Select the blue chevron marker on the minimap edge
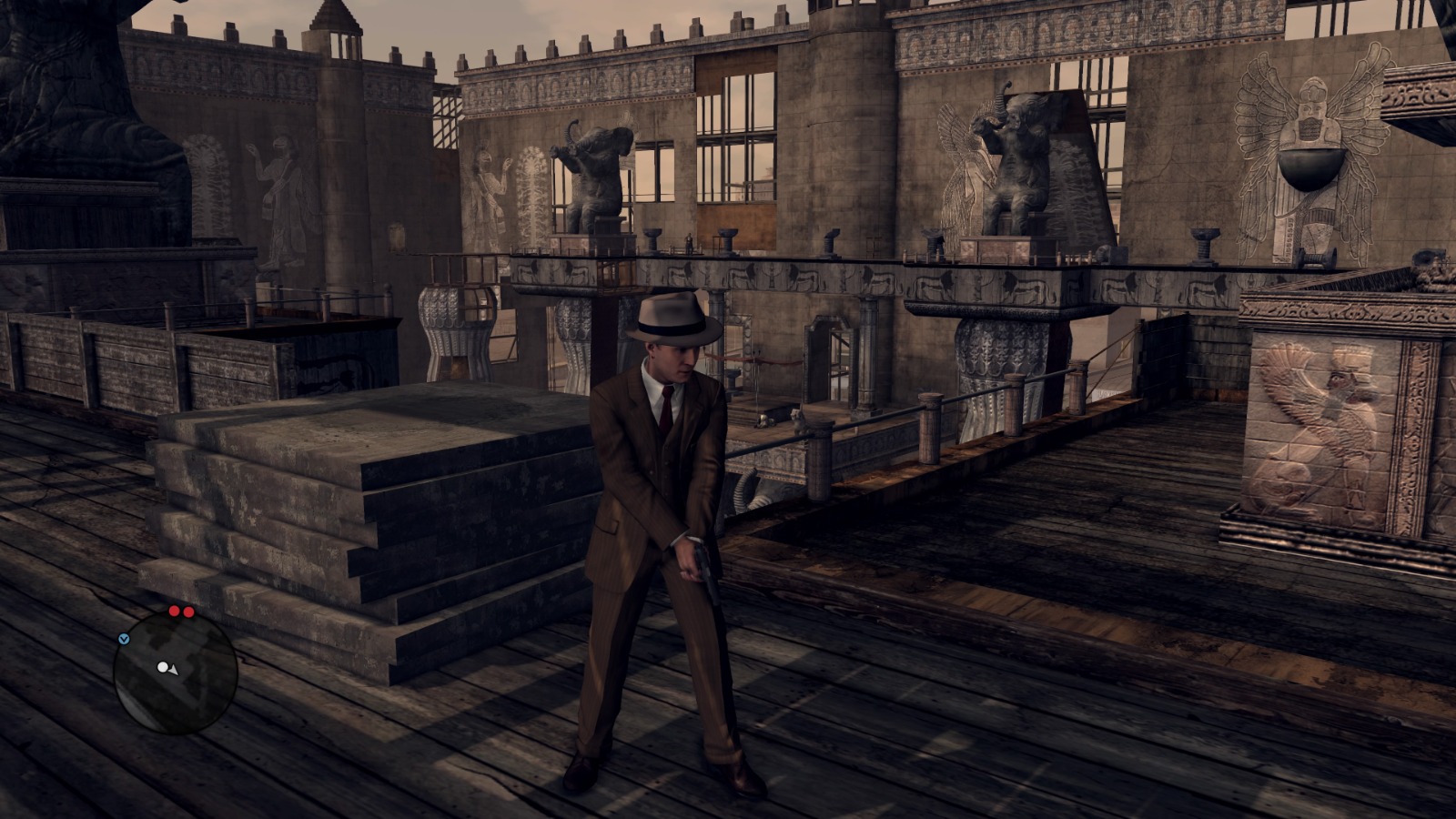The height and width of the screenshot is (819, 1456). pyautogui.click(x=125, y=639)
